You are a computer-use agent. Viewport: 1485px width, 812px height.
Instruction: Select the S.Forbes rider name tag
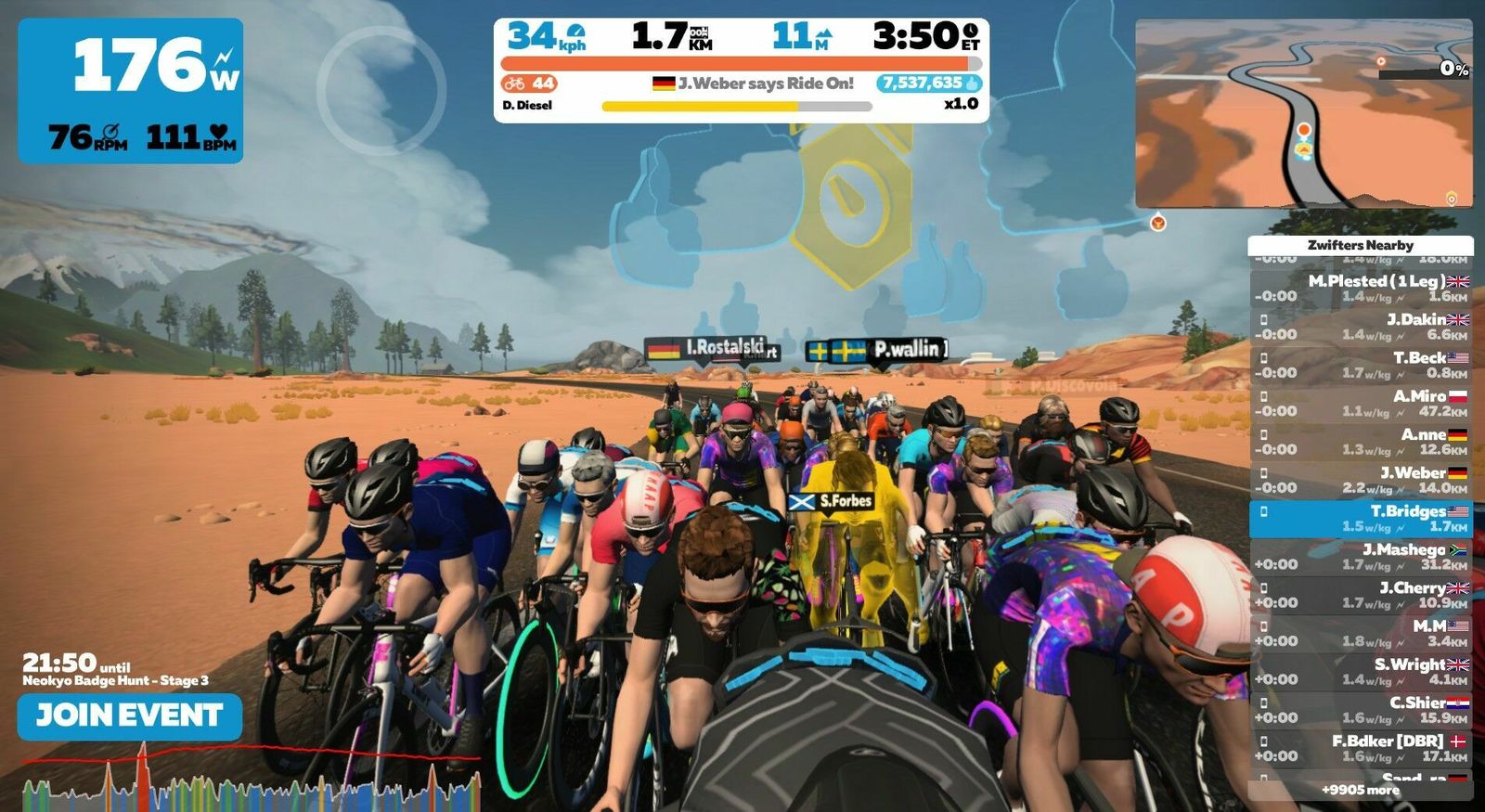tap(831, 501)
